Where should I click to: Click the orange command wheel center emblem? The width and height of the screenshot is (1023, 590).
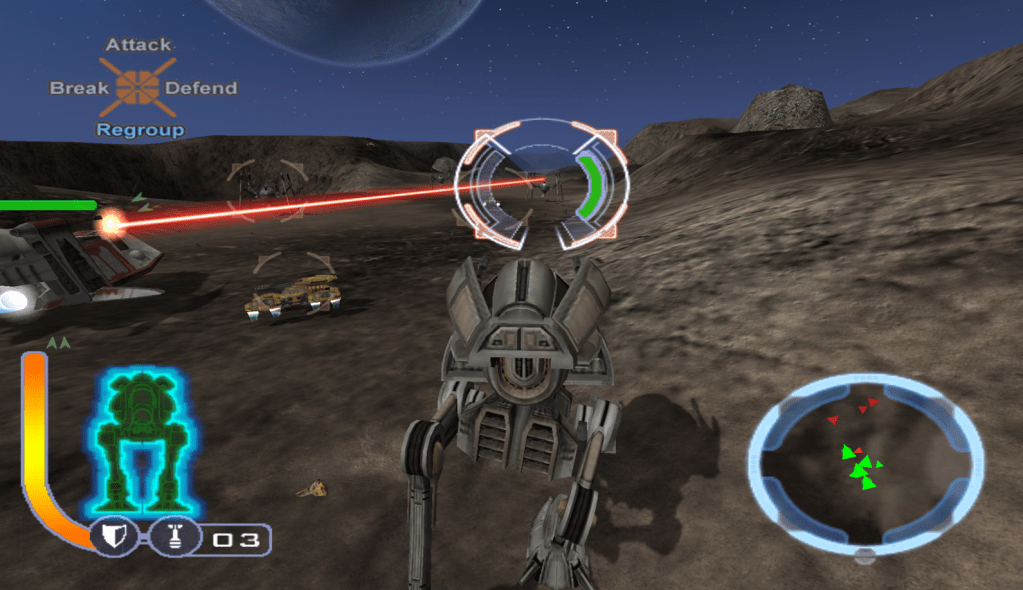[x=138, y=87]
